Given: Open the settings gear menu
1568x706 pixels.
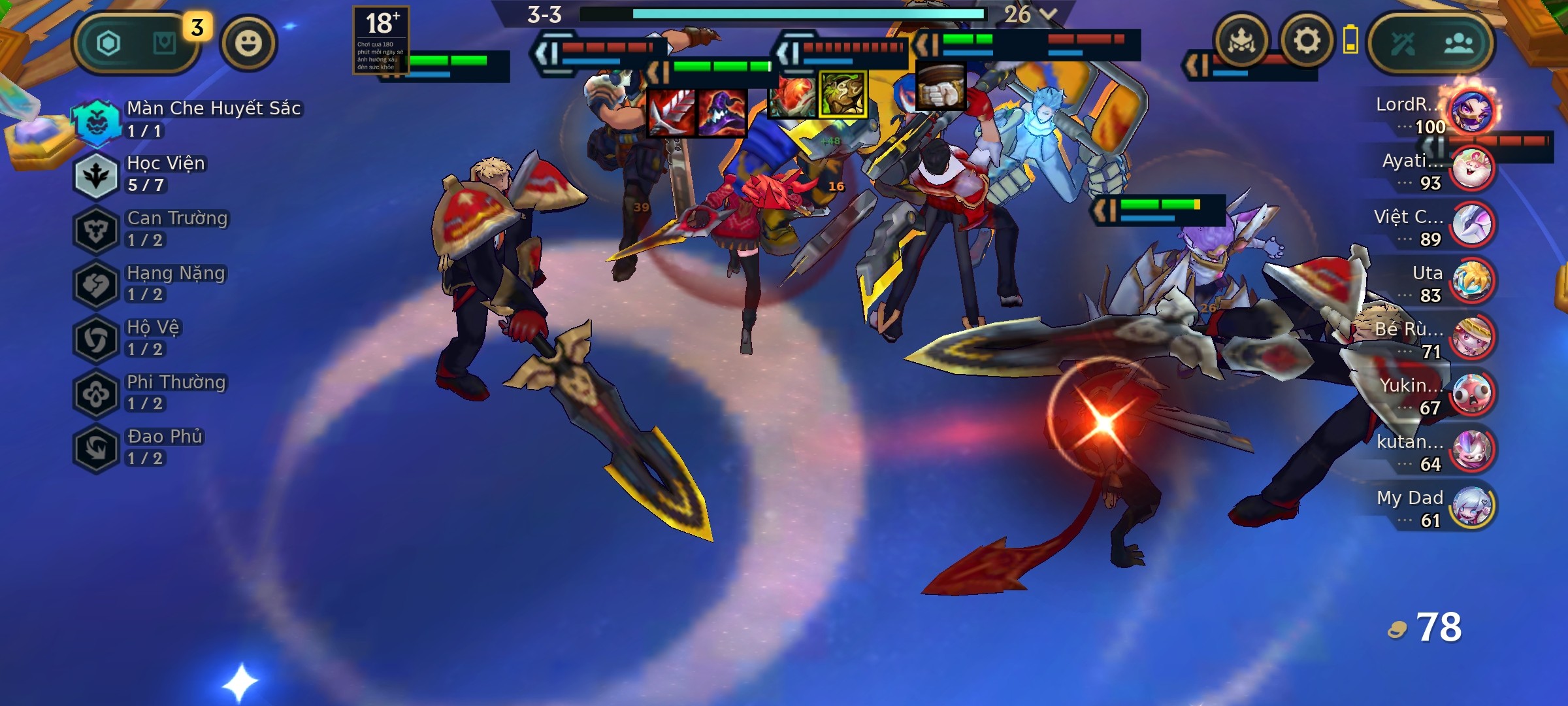Looking at the screenshot, I should (x=1306, y=42).
